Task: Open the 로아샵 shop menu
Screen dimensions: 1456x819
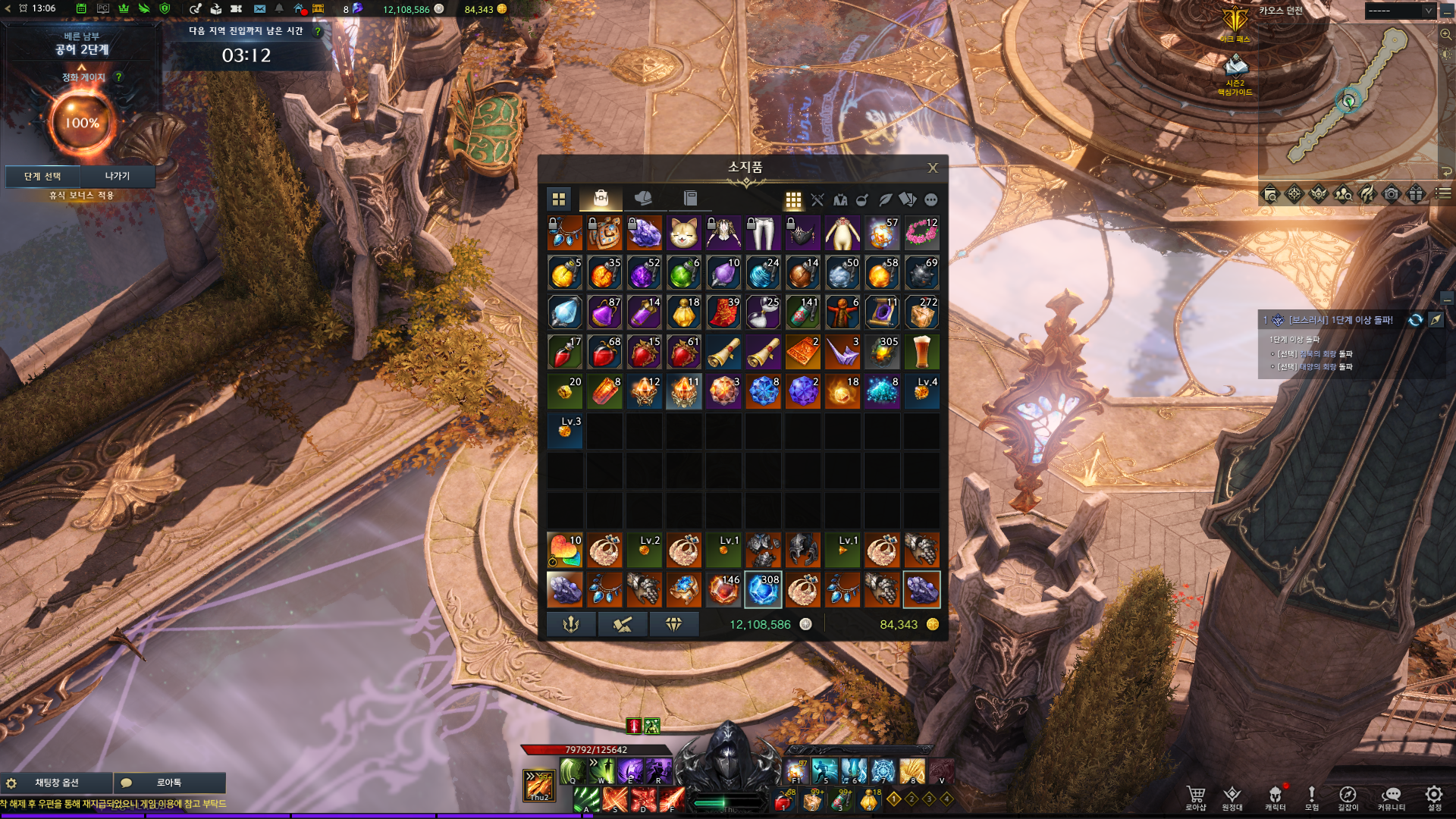Action: (1196, 797)
